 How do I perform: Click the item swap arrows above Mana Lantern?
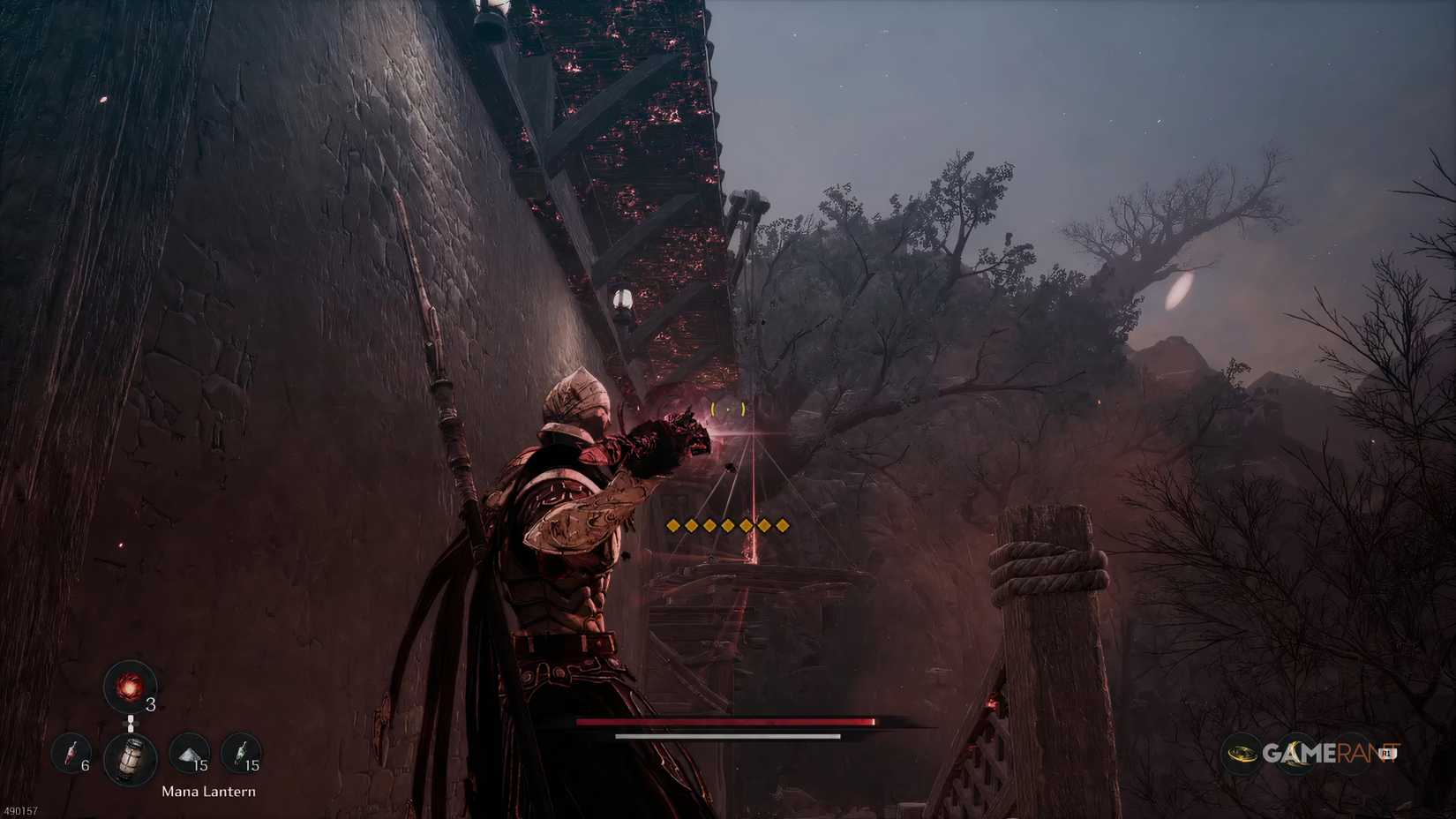[131, 724]
